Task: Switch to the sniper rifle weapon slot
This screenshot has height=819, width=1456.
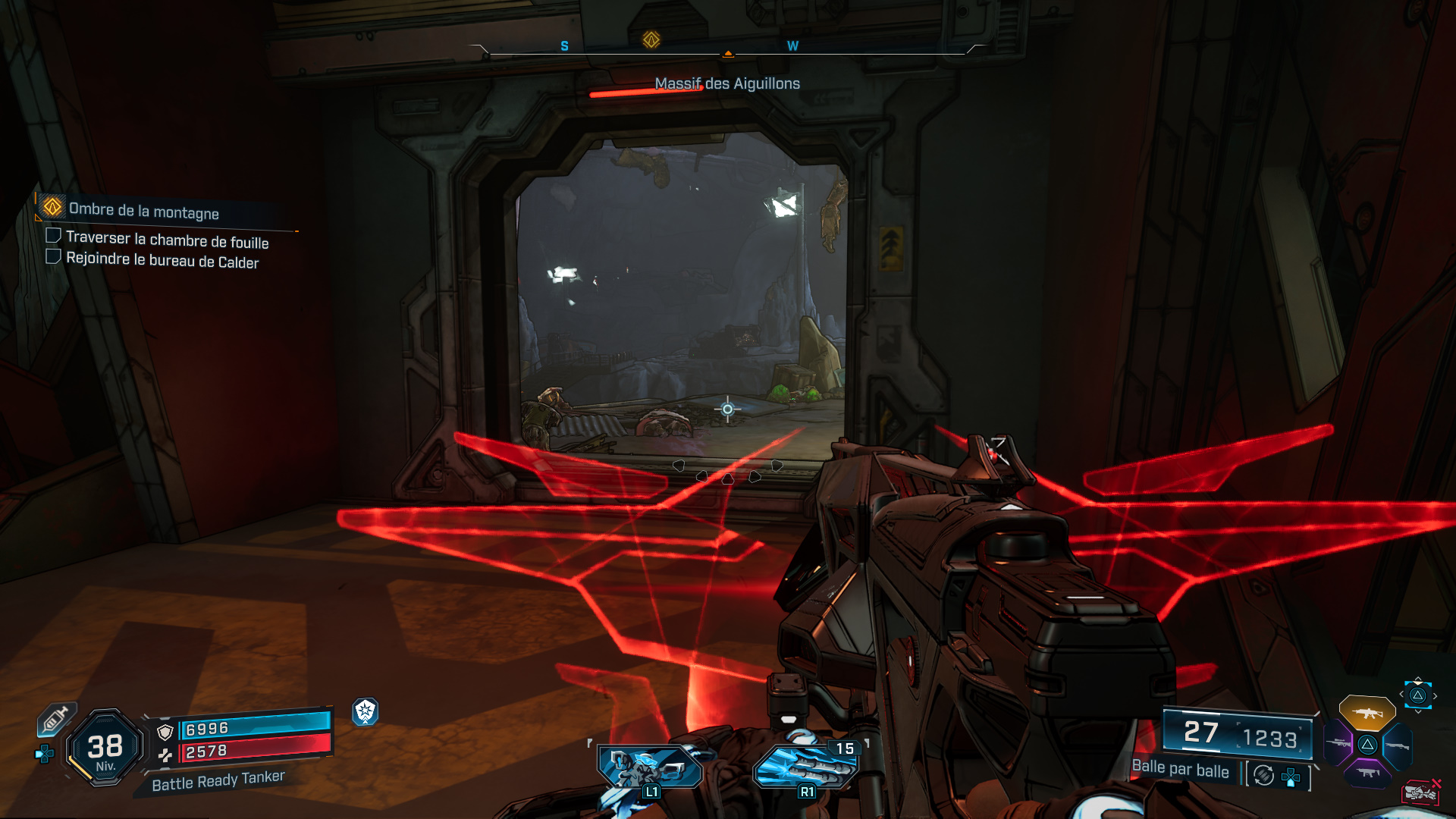Action: coord(1338,743)
